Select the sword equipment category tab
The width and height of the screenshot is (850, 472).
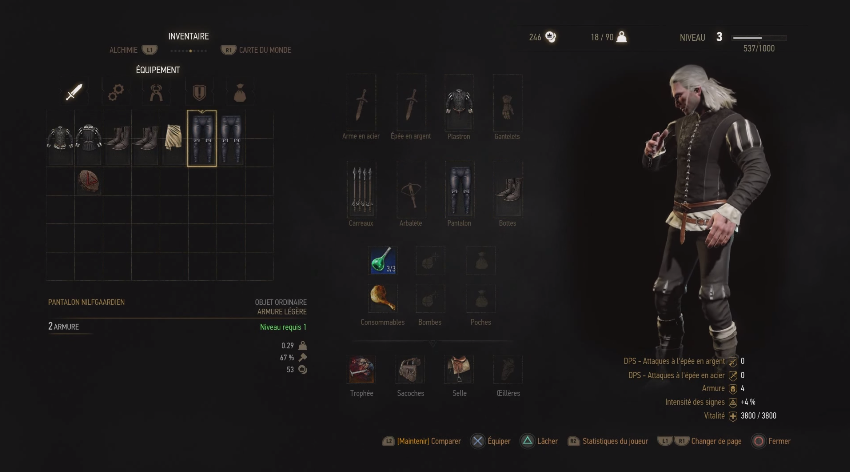click(x=73, y=93)
